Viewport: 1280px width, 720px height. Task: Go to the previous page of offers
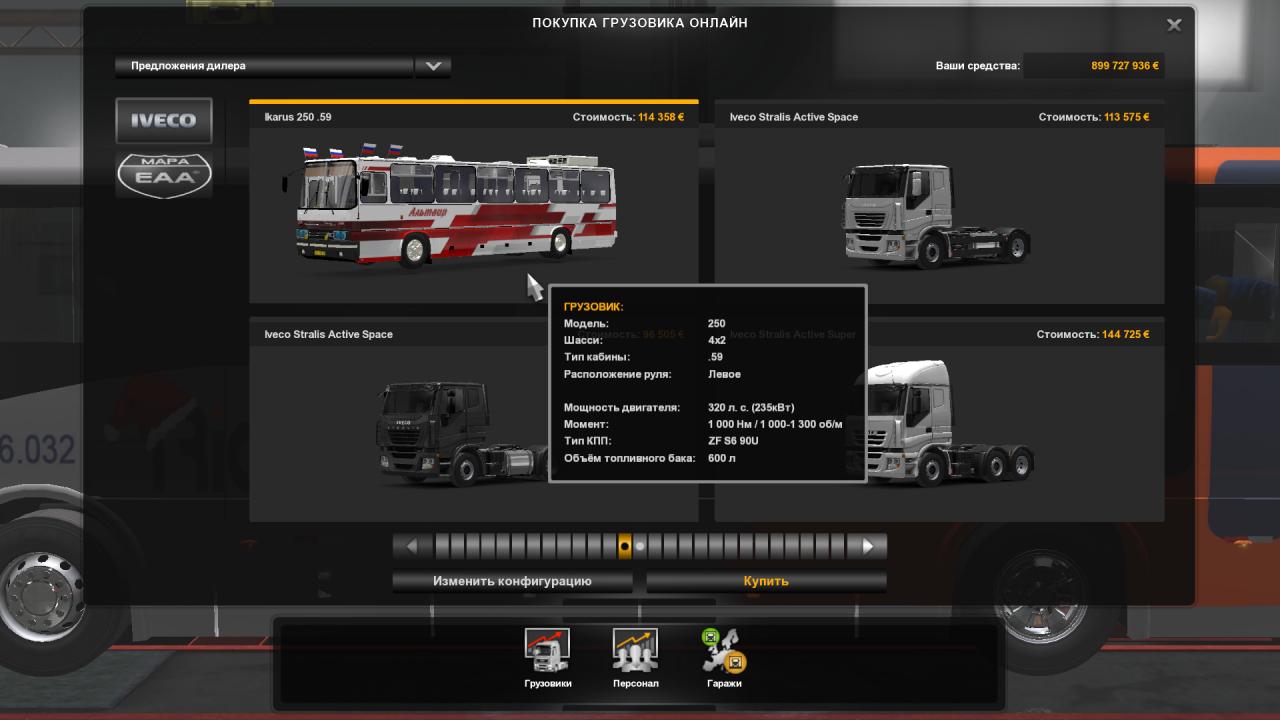[412, 547]
